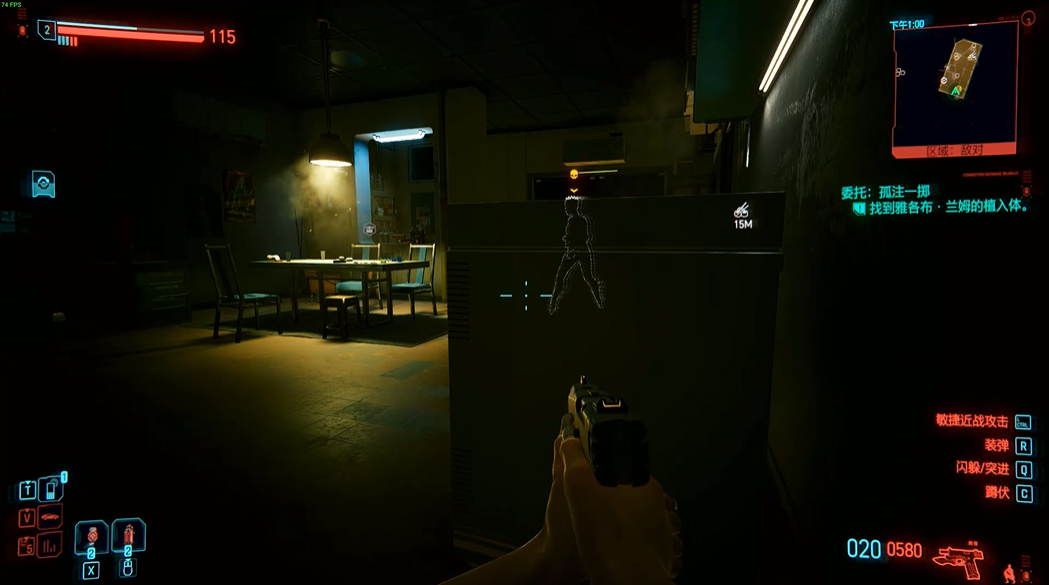This screenshot has height=585, width=1049.
Task: Select the vehicle summon car icon
Action: (x=50, y=517)
